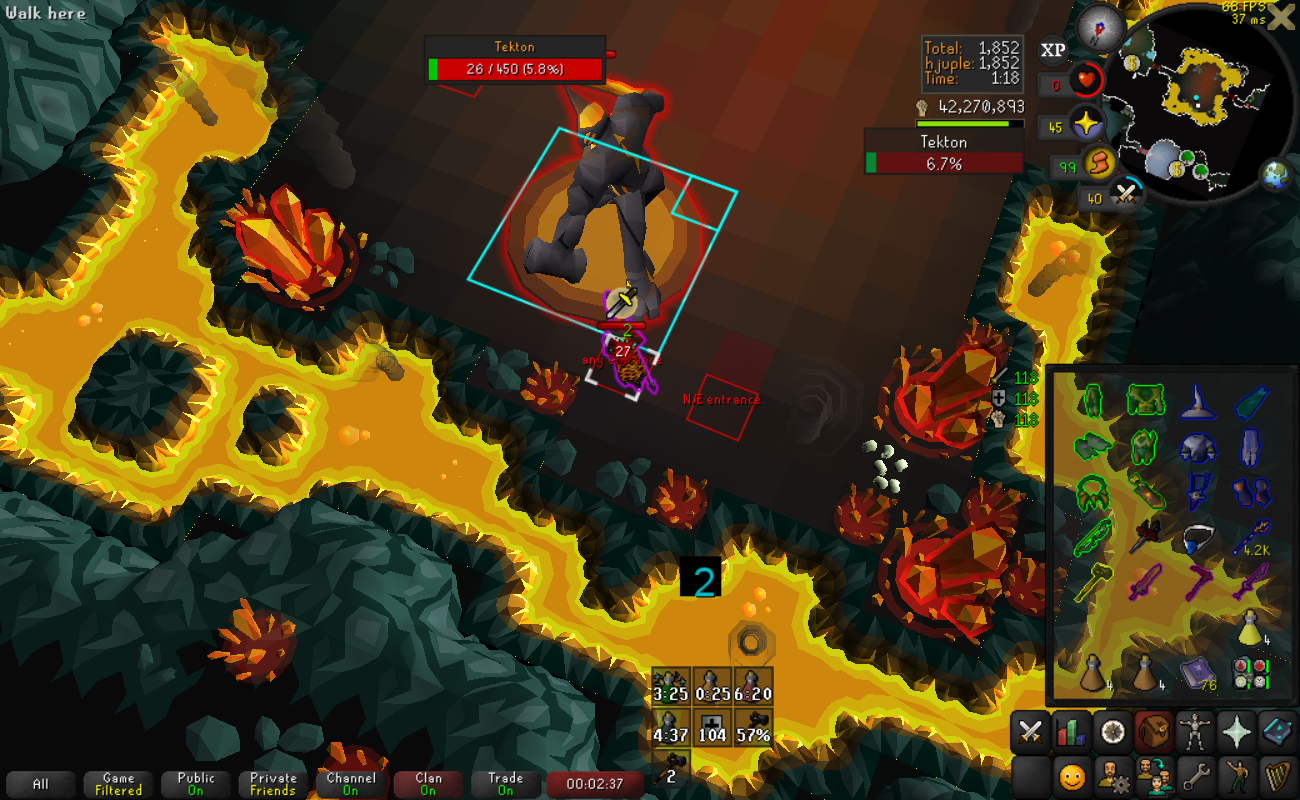Open the Worn Equipment tab
Image resolution: width=1300 pixels, height=800 pixels.
(x=1195, y=733)
